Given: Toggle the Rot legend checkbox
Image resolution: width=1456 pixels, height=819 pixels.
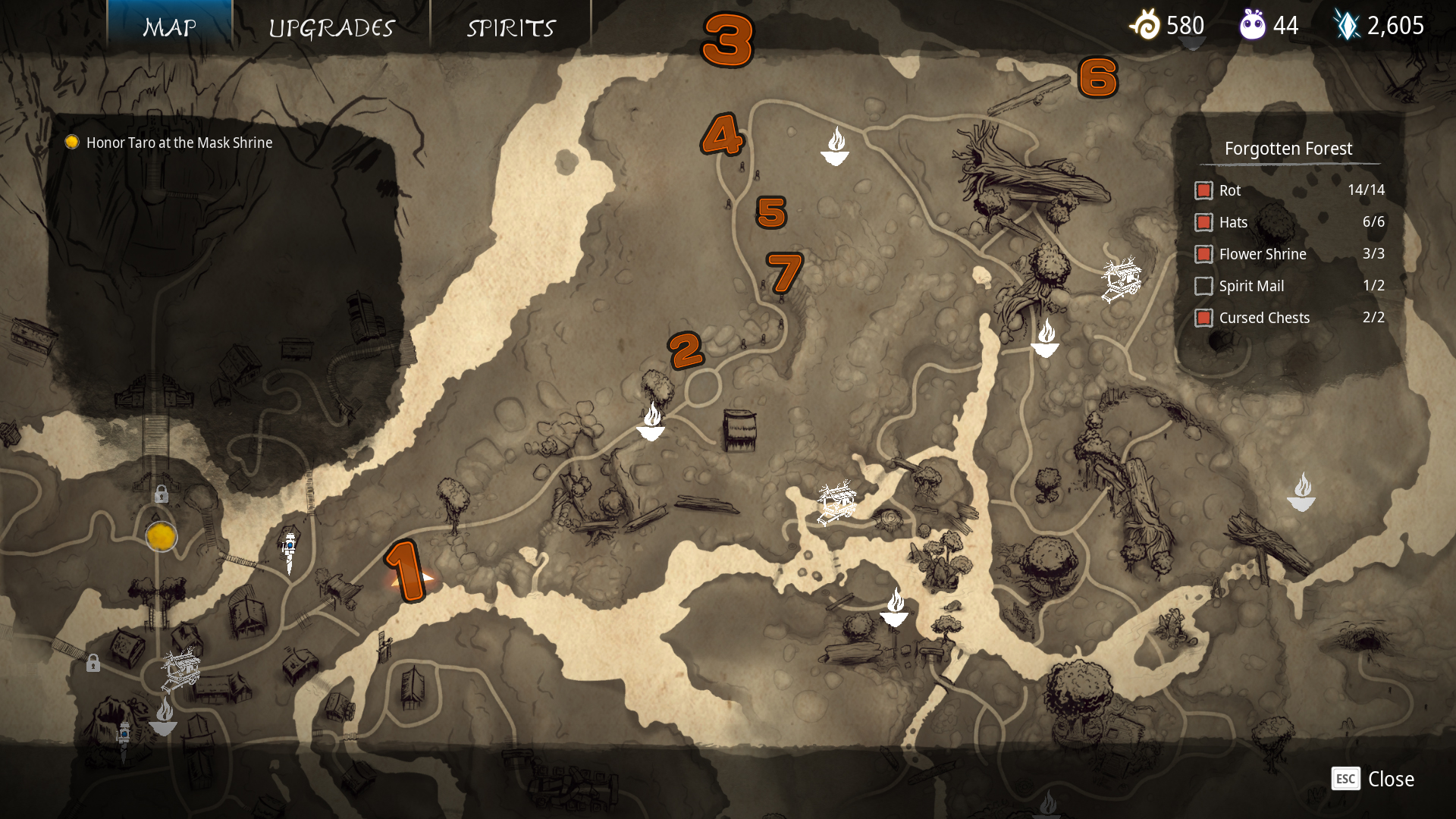Looking at the screenshot, I should (1203, 190).
